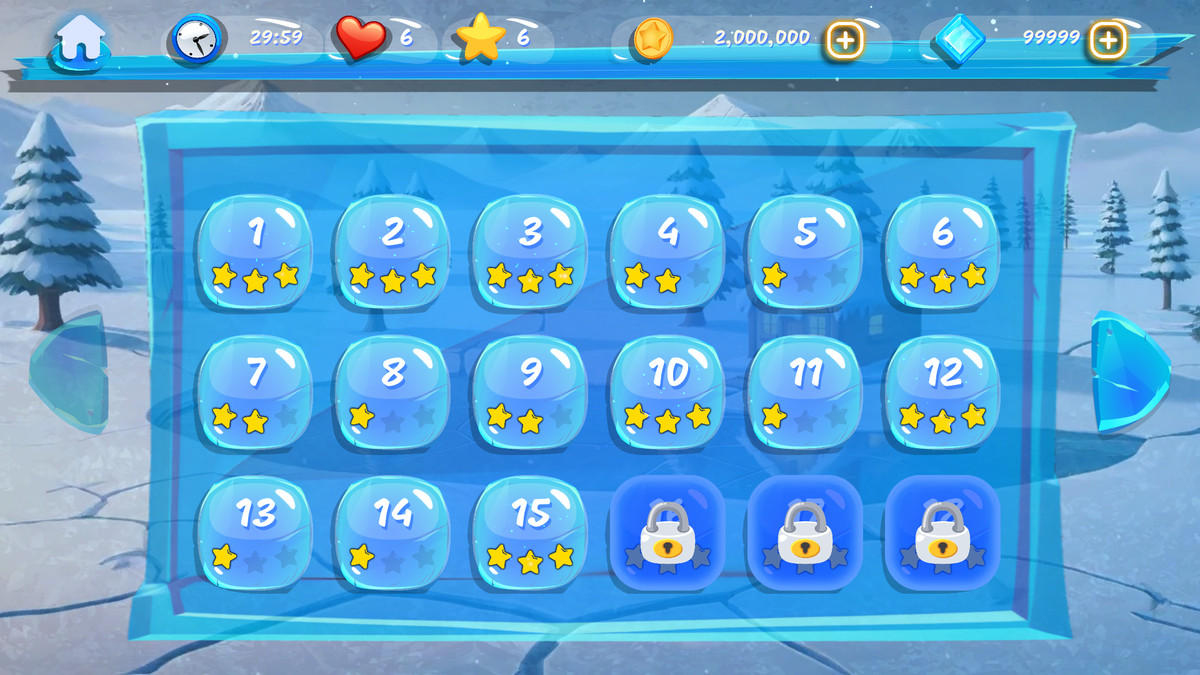Pick level 11 tile
Image resolution: width=1200 pixels, height=675 pixels.
point(805,392)
